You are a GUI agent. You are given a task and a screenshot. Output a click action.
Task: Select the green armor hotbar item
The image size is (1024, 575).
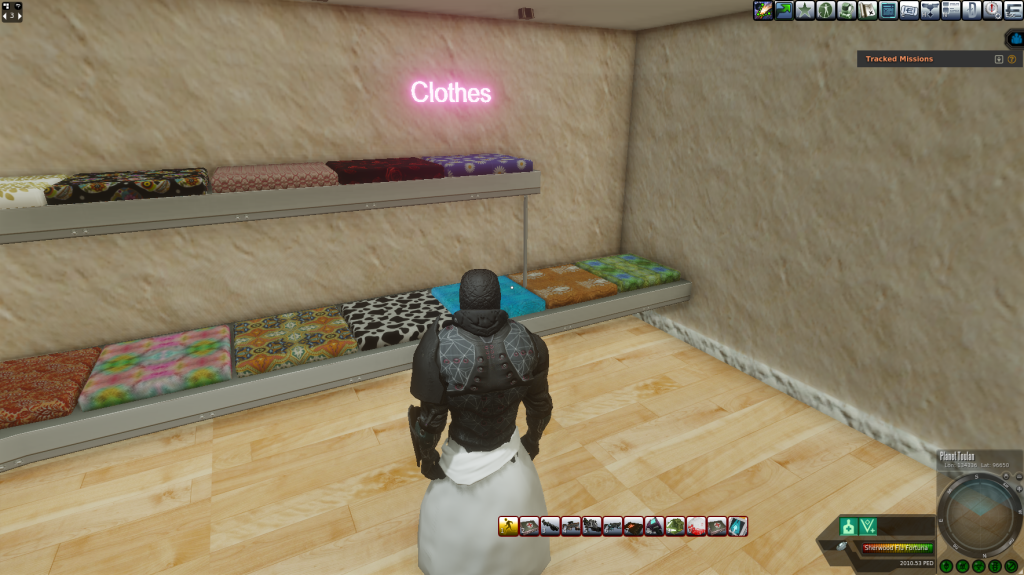tap(675, 526)
